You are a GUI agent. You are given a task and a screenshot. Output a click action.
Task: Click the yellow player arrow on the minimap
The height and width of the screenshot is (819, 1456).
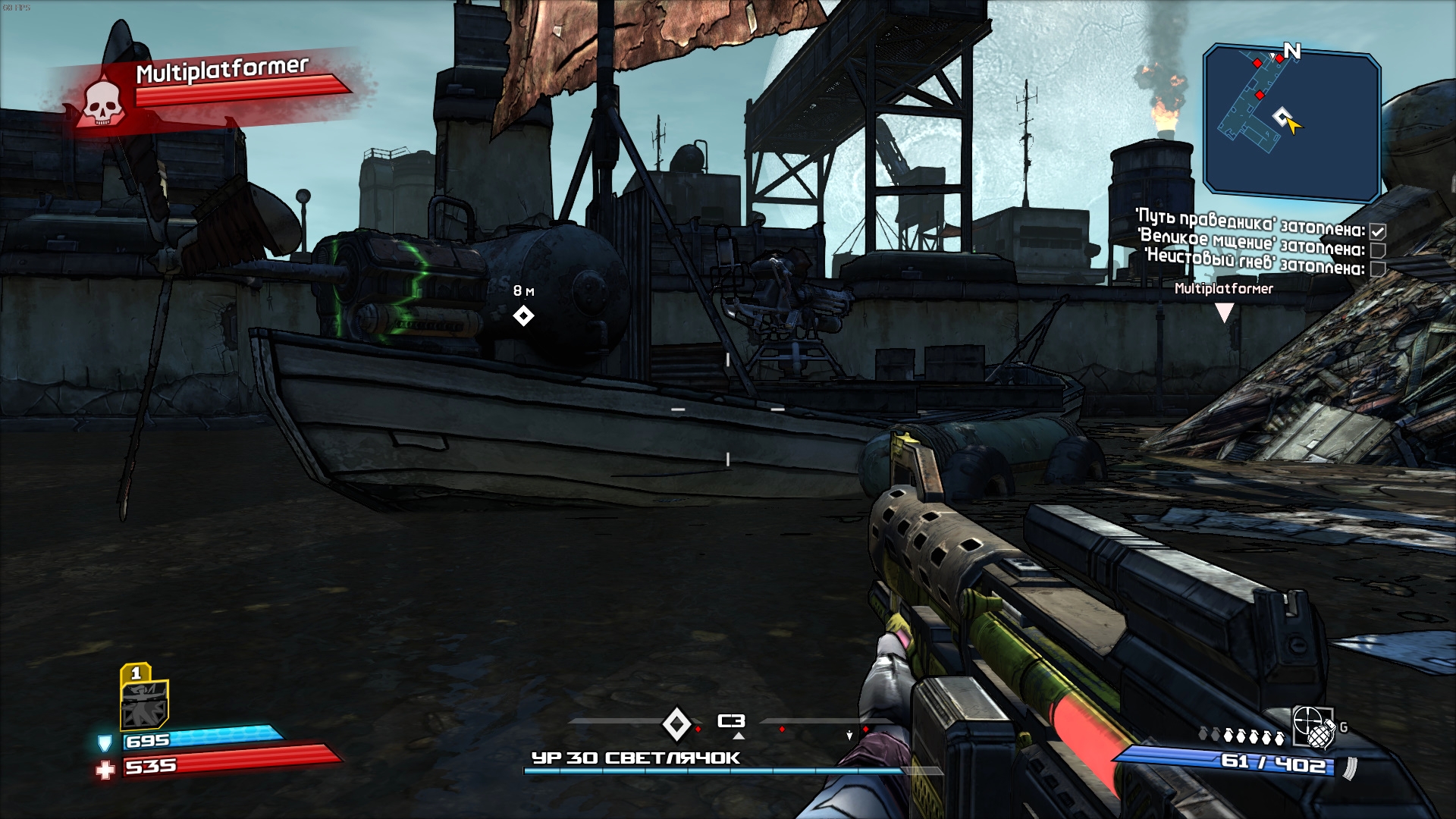pos(1293,124)
